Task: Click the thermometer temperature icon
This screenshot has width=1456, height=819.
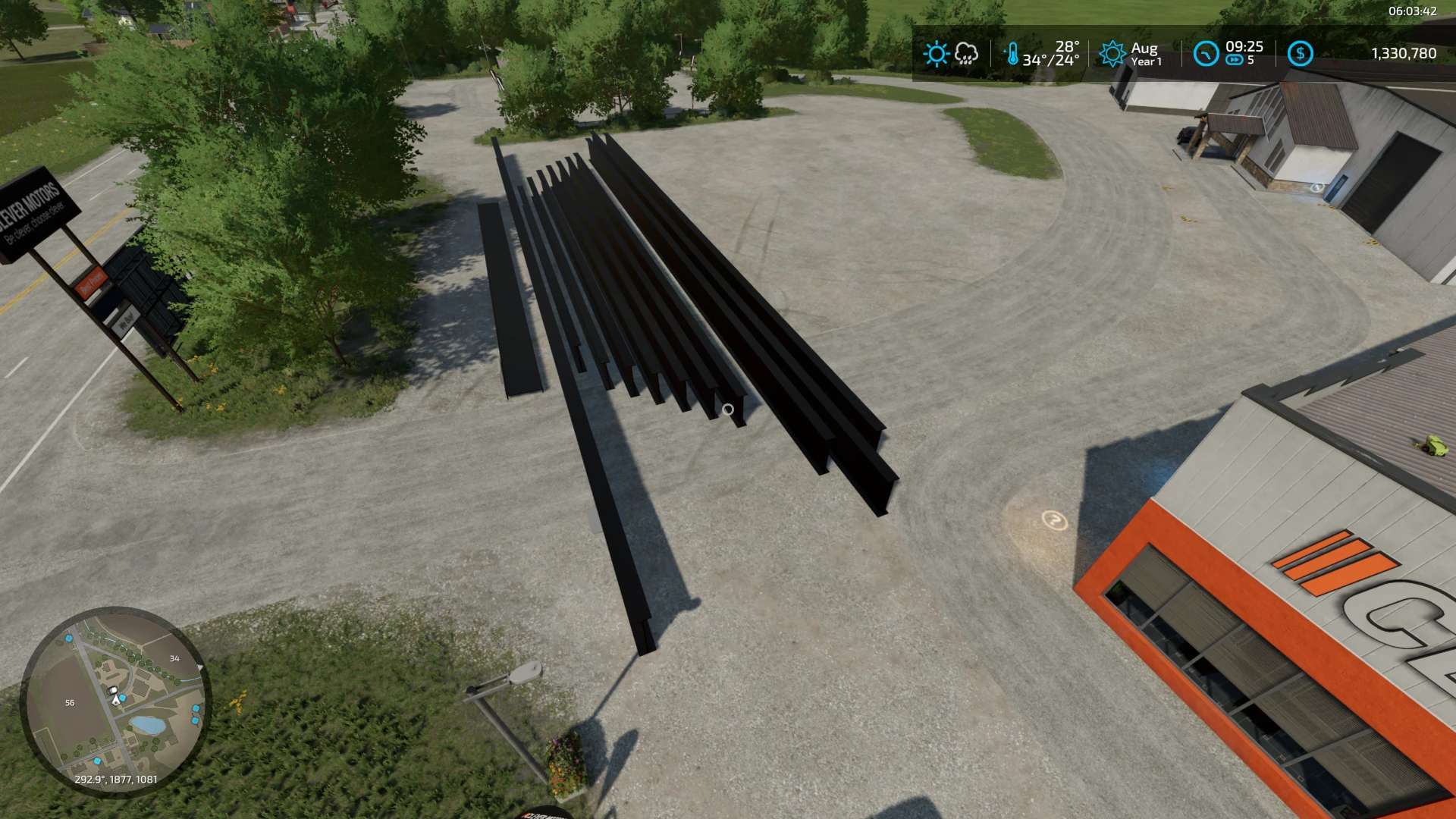Action: tap(1012, 54)
